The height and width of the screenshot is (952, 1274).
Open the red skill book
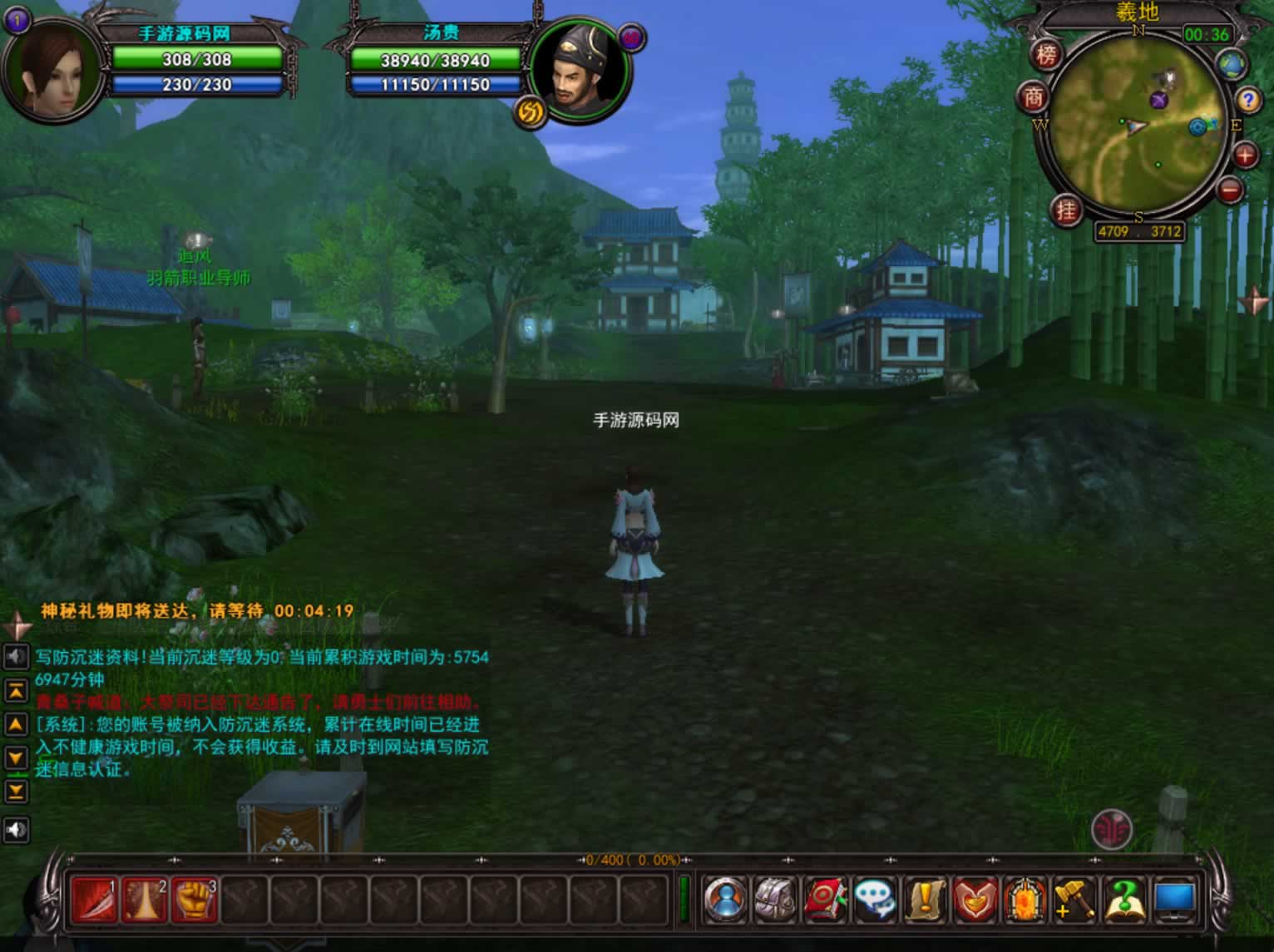[x=825, y=900]
